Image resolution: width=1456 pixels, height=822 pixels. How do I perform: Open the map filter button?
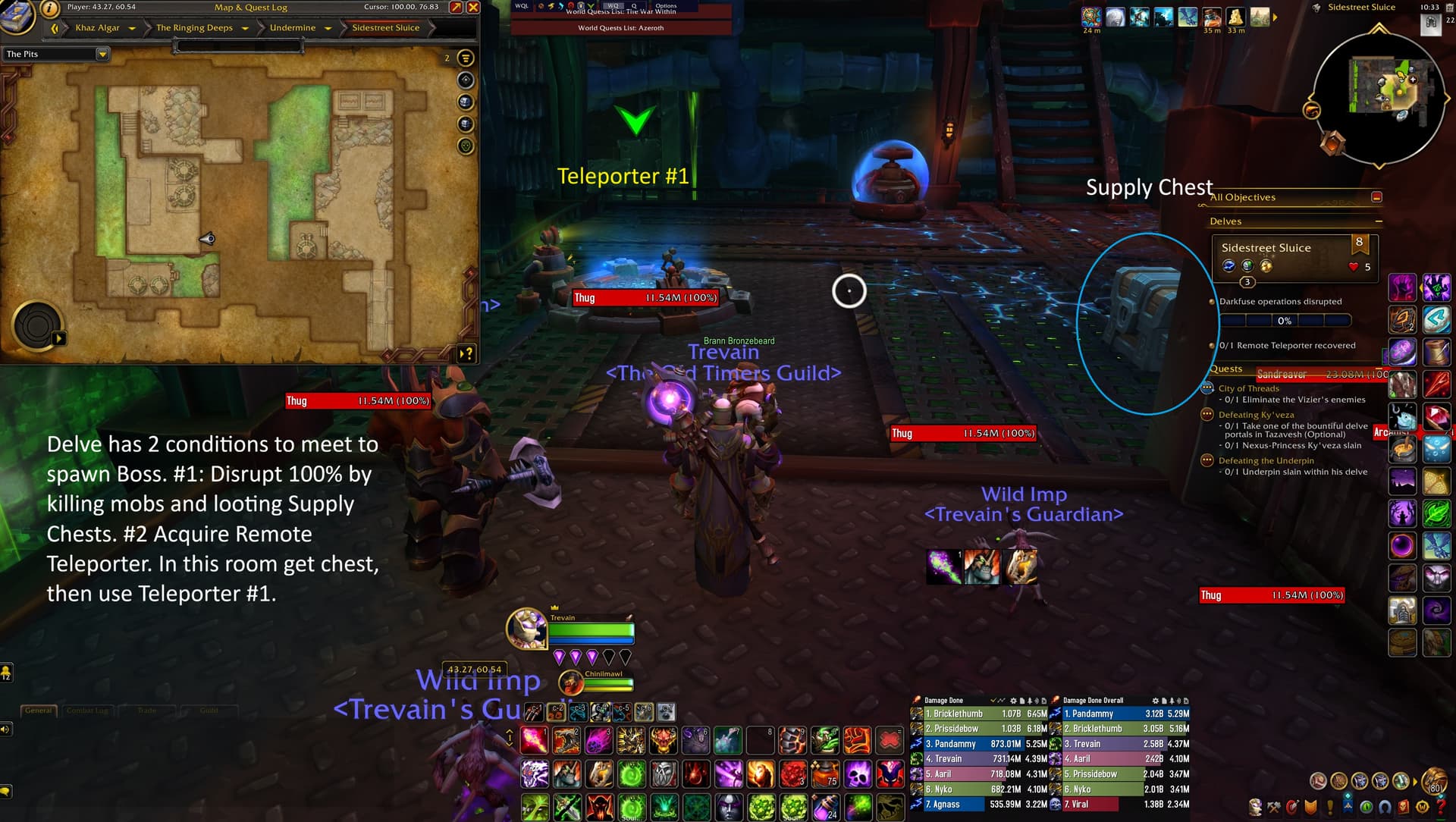[x=466, y=58]
